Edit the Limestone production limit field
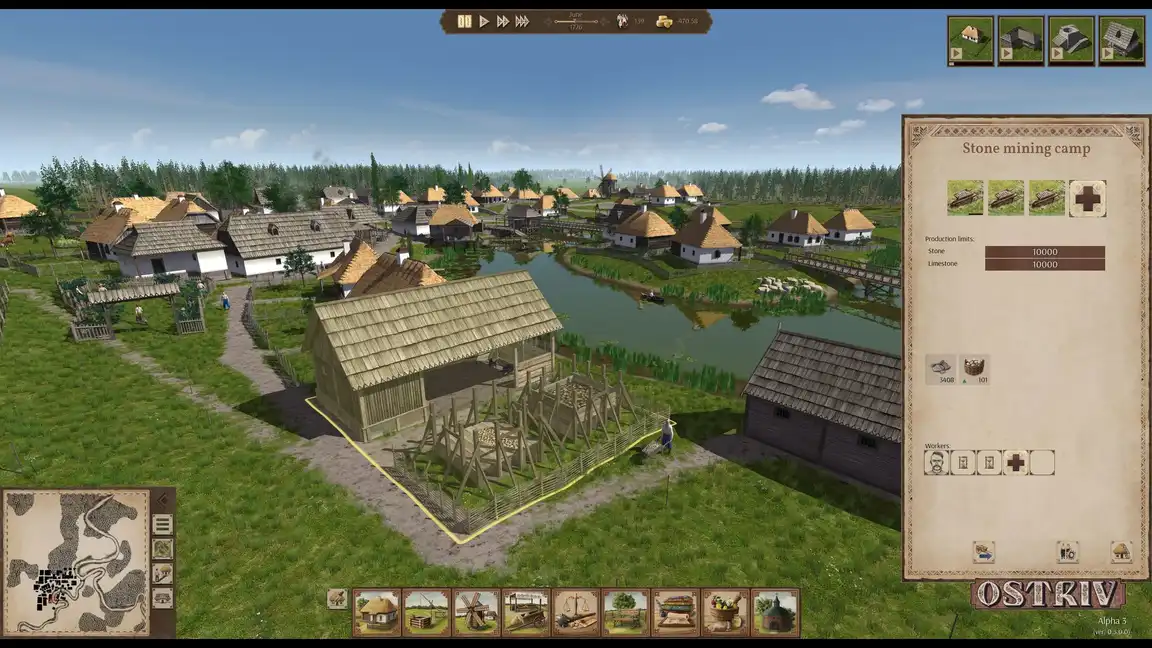 [x=1044, y=265]
